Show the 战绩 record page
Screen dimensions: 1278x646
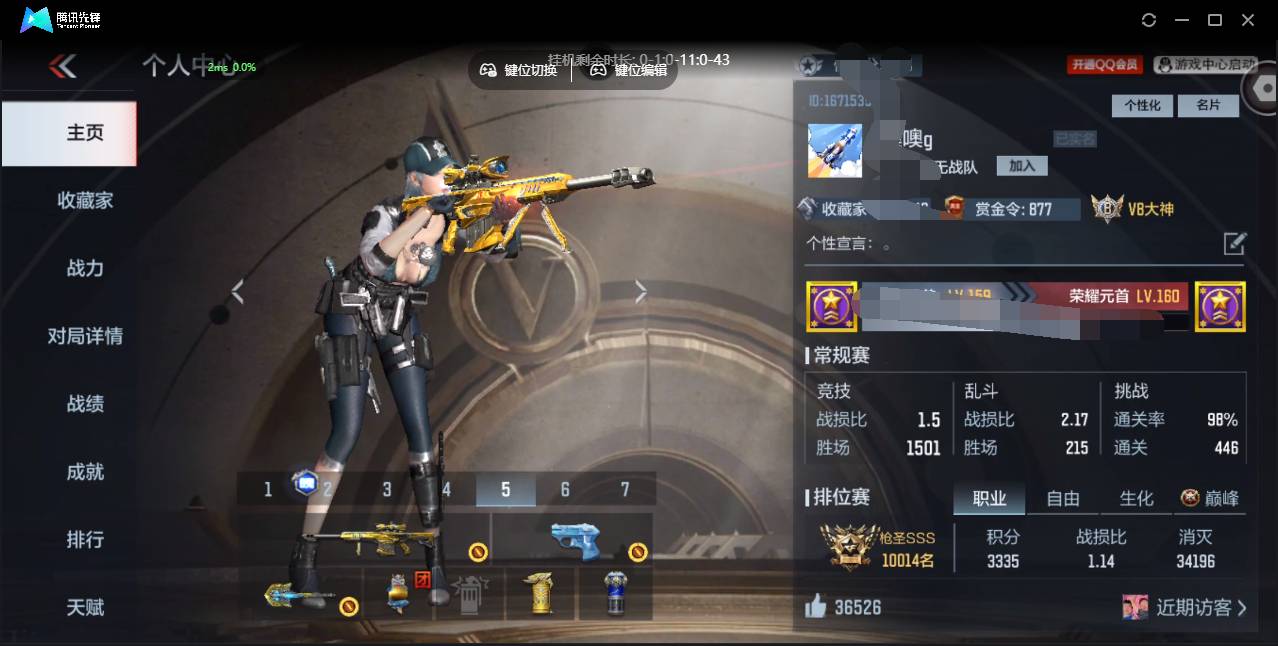pos(85,405)
